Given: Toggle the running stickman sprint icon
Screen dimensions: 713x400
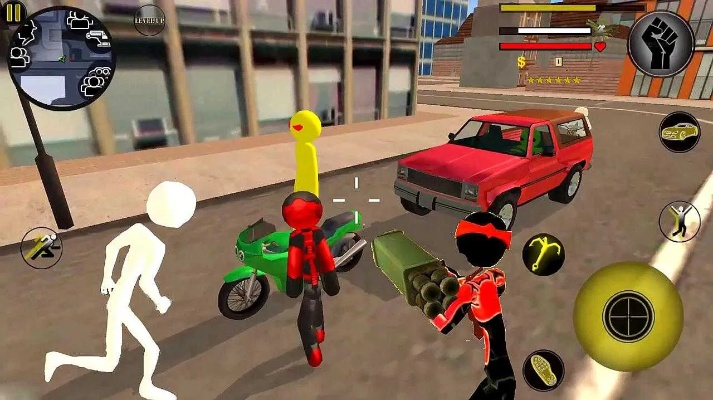Looking at the screenshot, I should (x=41, y=248).
